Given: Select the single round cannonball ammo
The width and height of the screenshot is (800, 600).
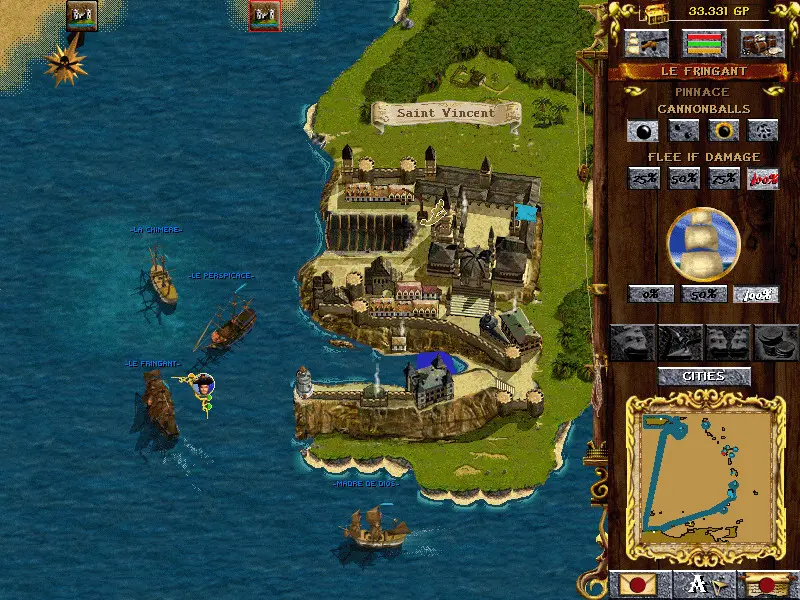Looking at the screenshot, I should pos(643,130).
